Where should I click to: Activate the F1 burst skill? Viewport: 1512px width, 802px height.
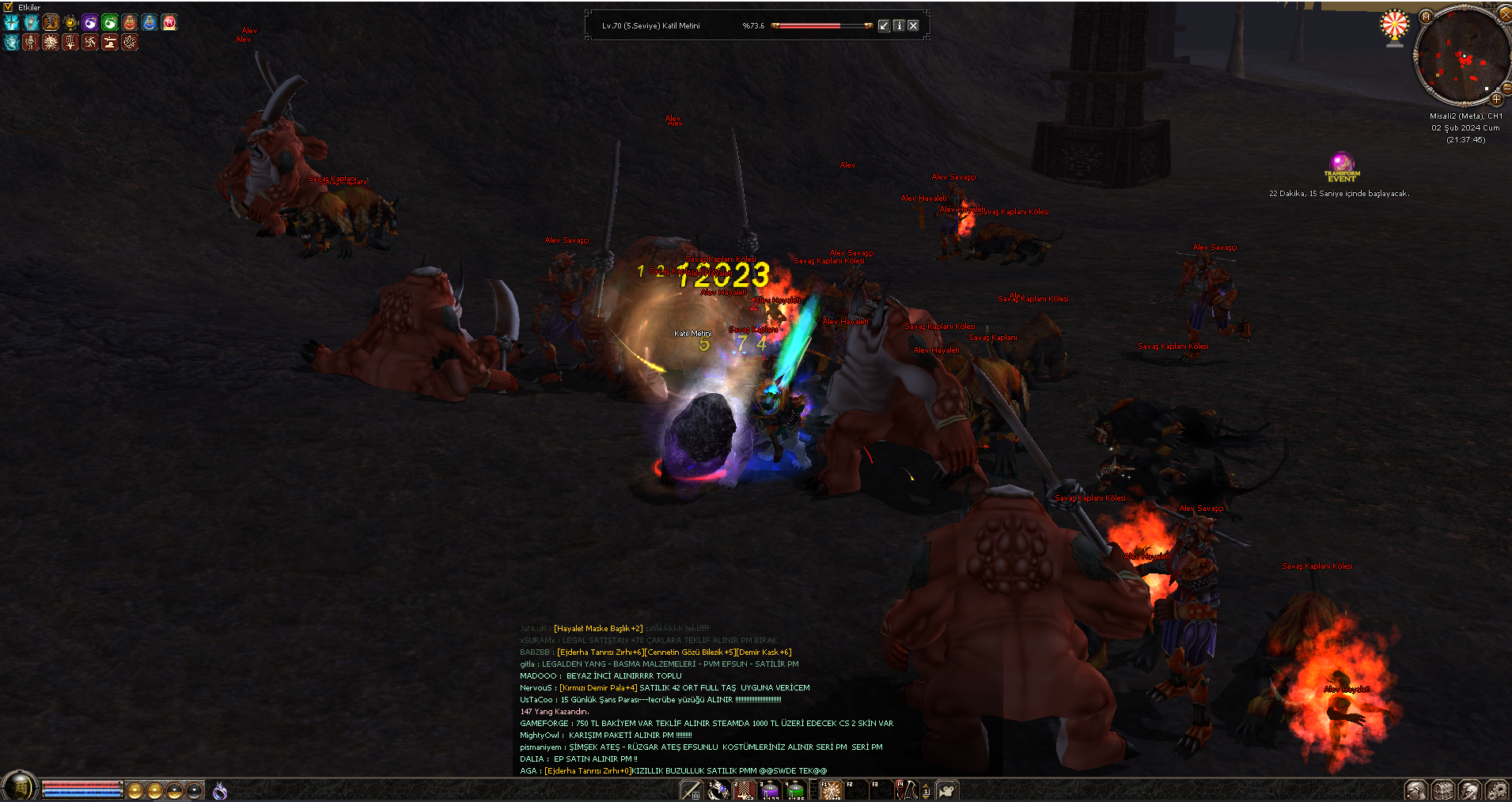point(830,790)
